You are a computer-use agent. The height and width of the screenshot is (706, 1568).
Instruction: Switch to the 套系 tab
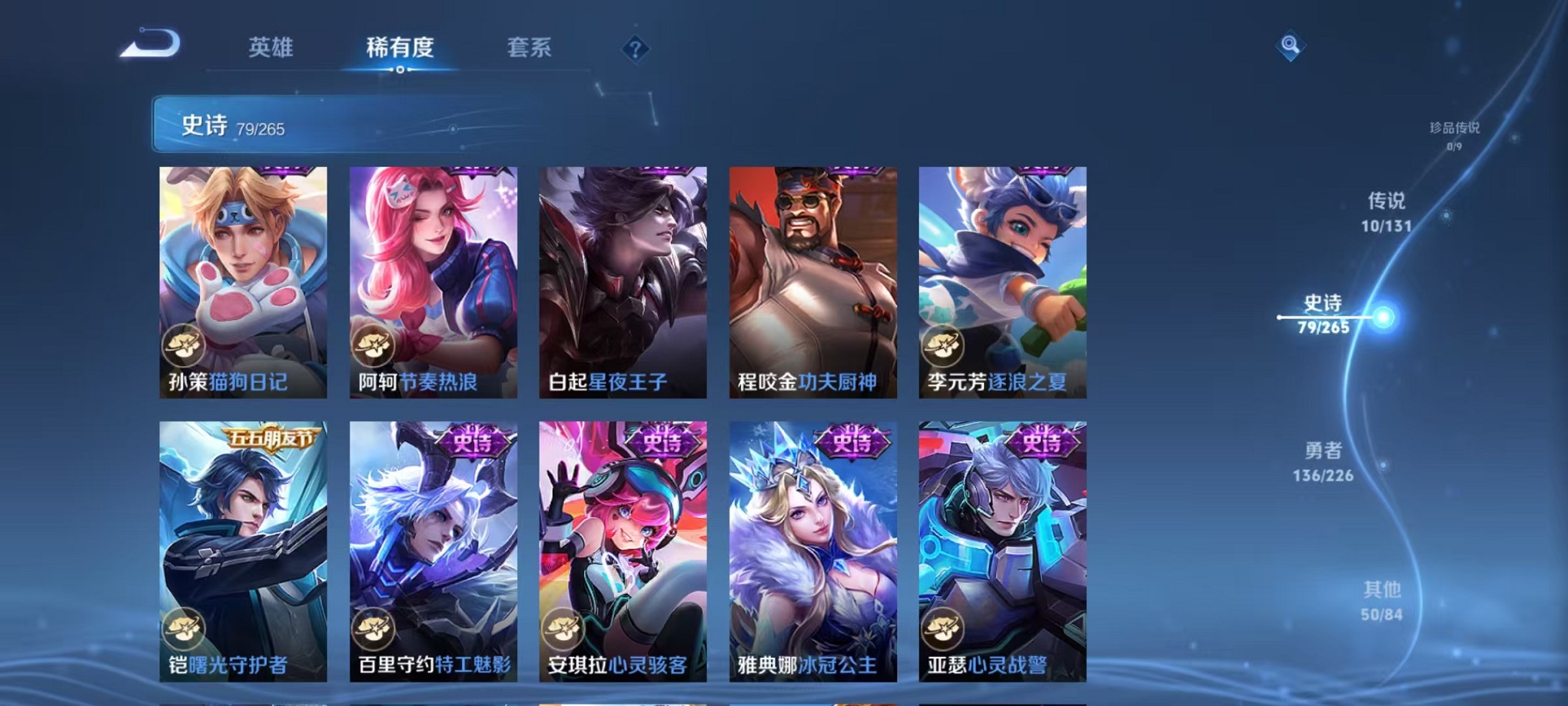tap(529, 48)
